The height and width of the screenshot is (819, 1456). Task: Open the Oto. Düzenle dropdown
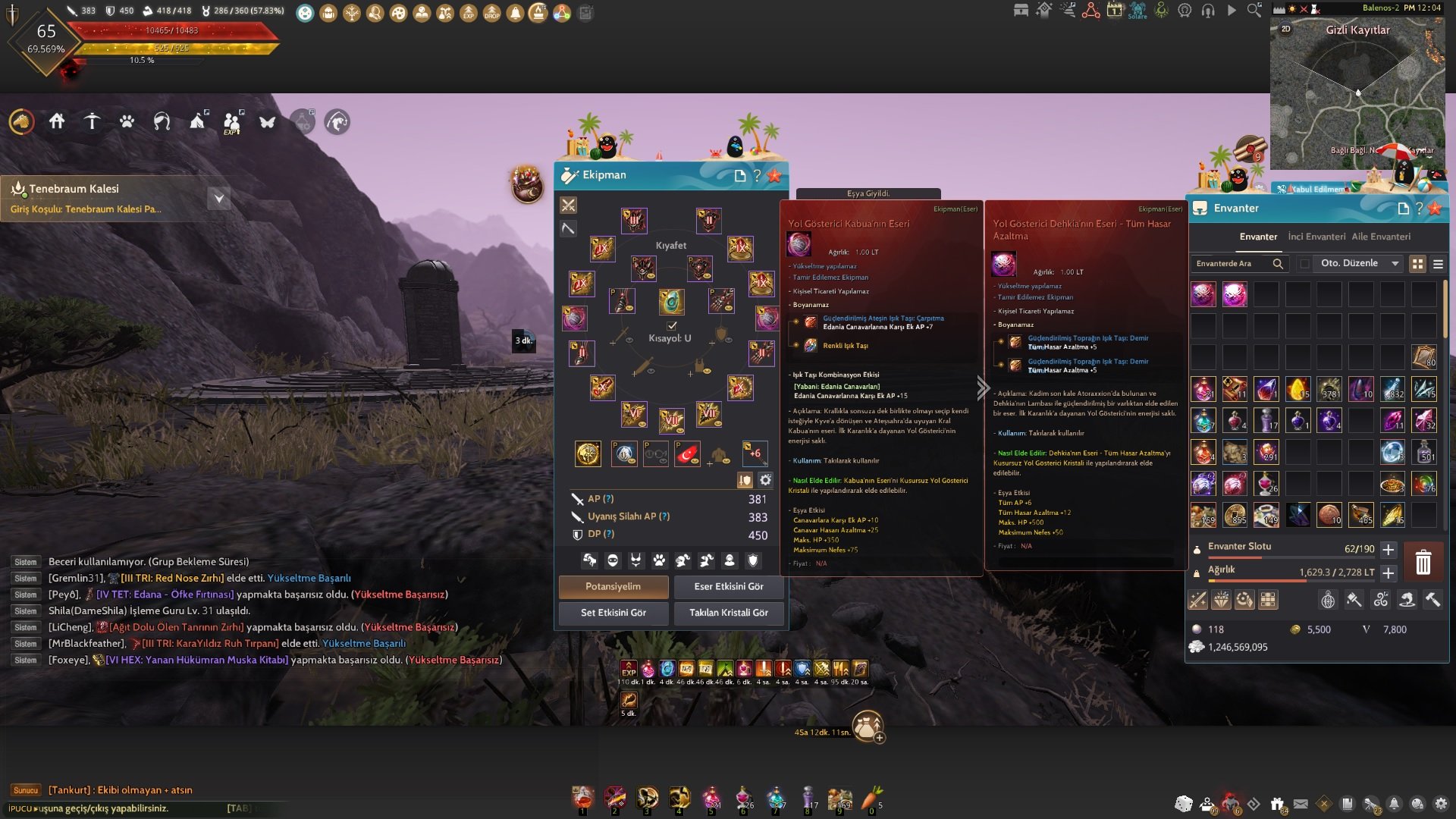tap(1359, 264)
